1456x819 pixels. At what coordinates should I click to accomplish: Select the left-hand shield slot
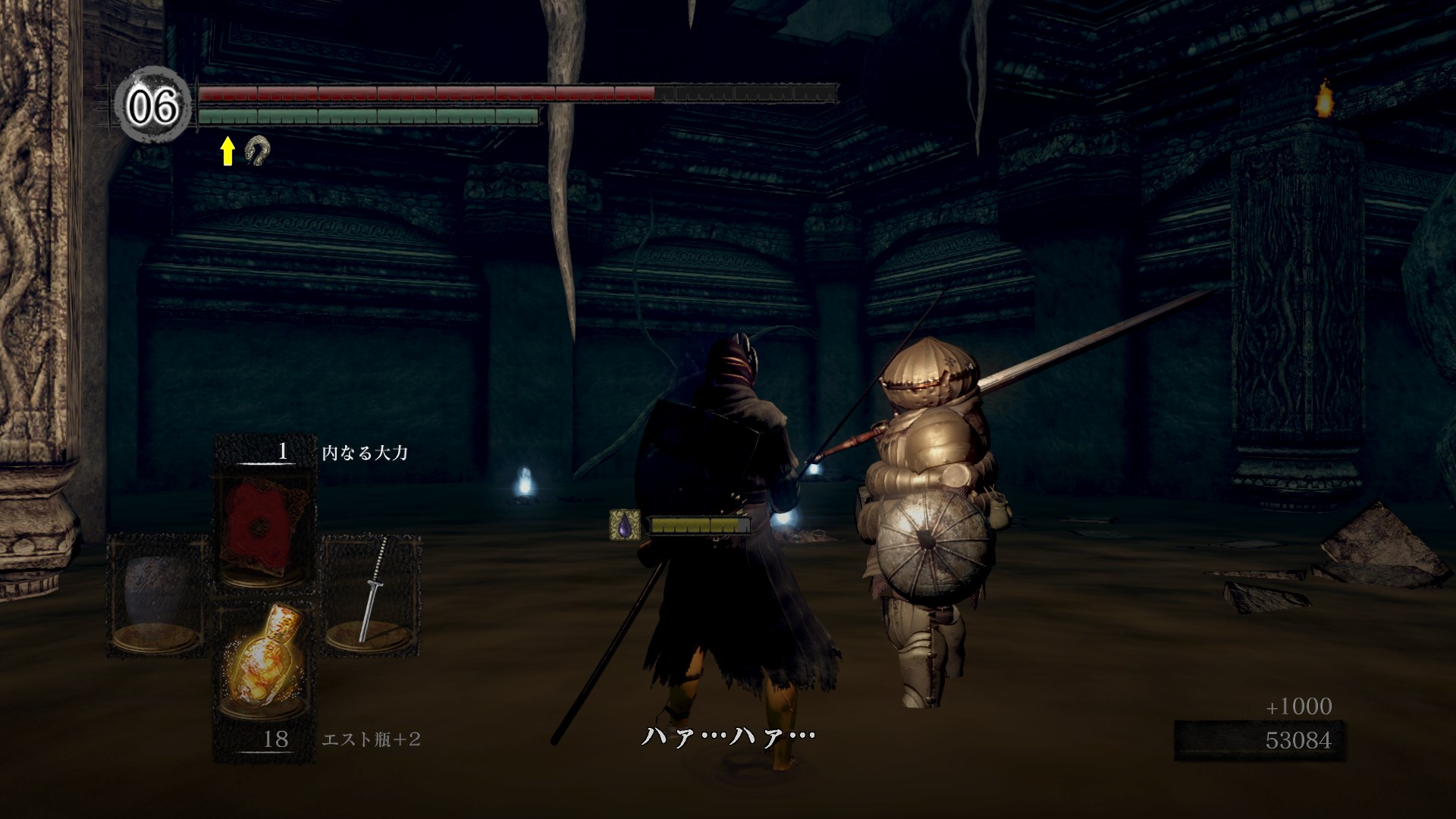pos(157,595)
